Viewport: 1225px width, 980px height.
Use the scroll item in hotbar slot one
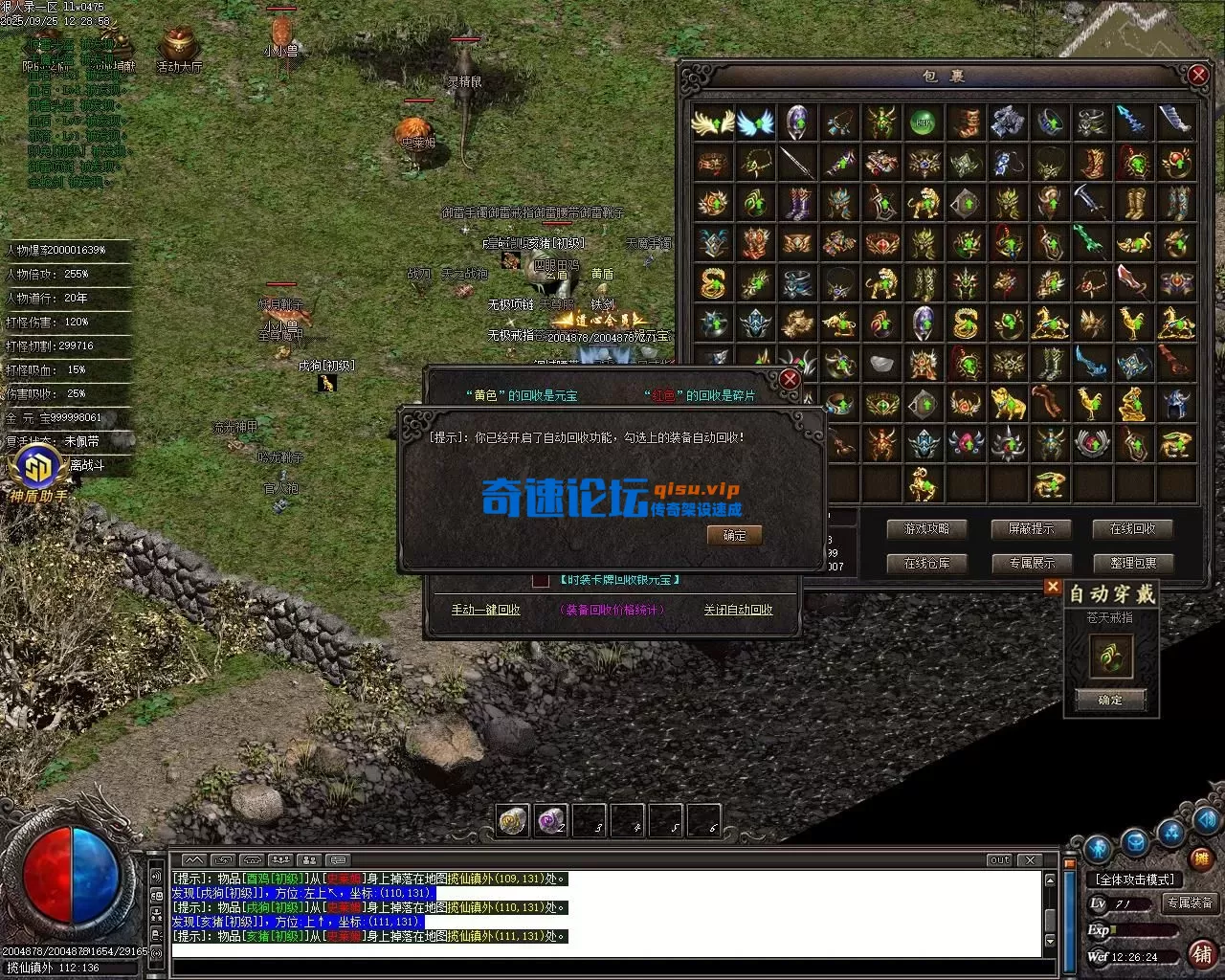click(513, 820)
